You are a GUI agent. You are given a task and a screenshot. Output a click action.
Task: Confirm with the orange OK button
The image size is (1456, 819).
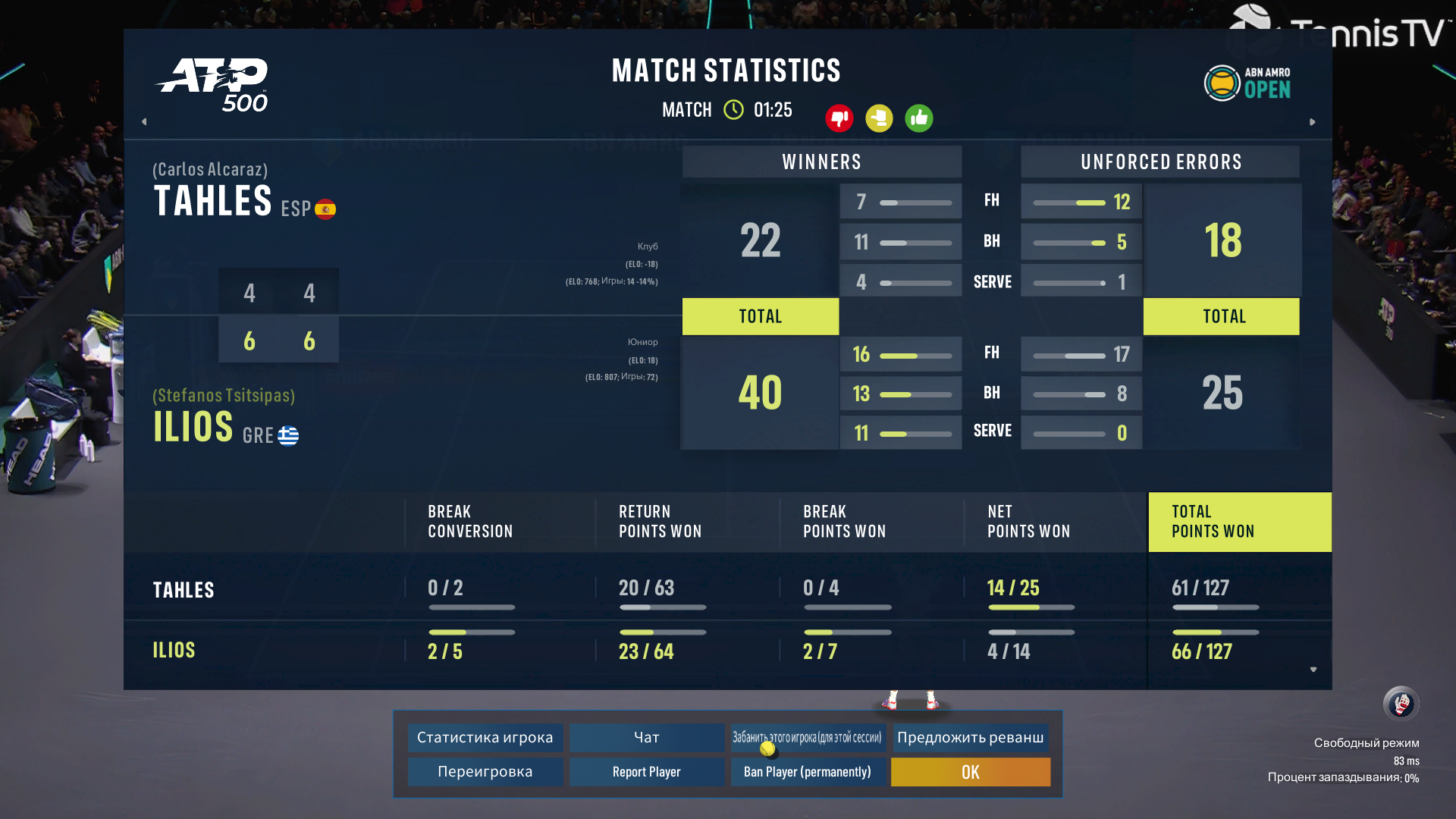(970, 772)
